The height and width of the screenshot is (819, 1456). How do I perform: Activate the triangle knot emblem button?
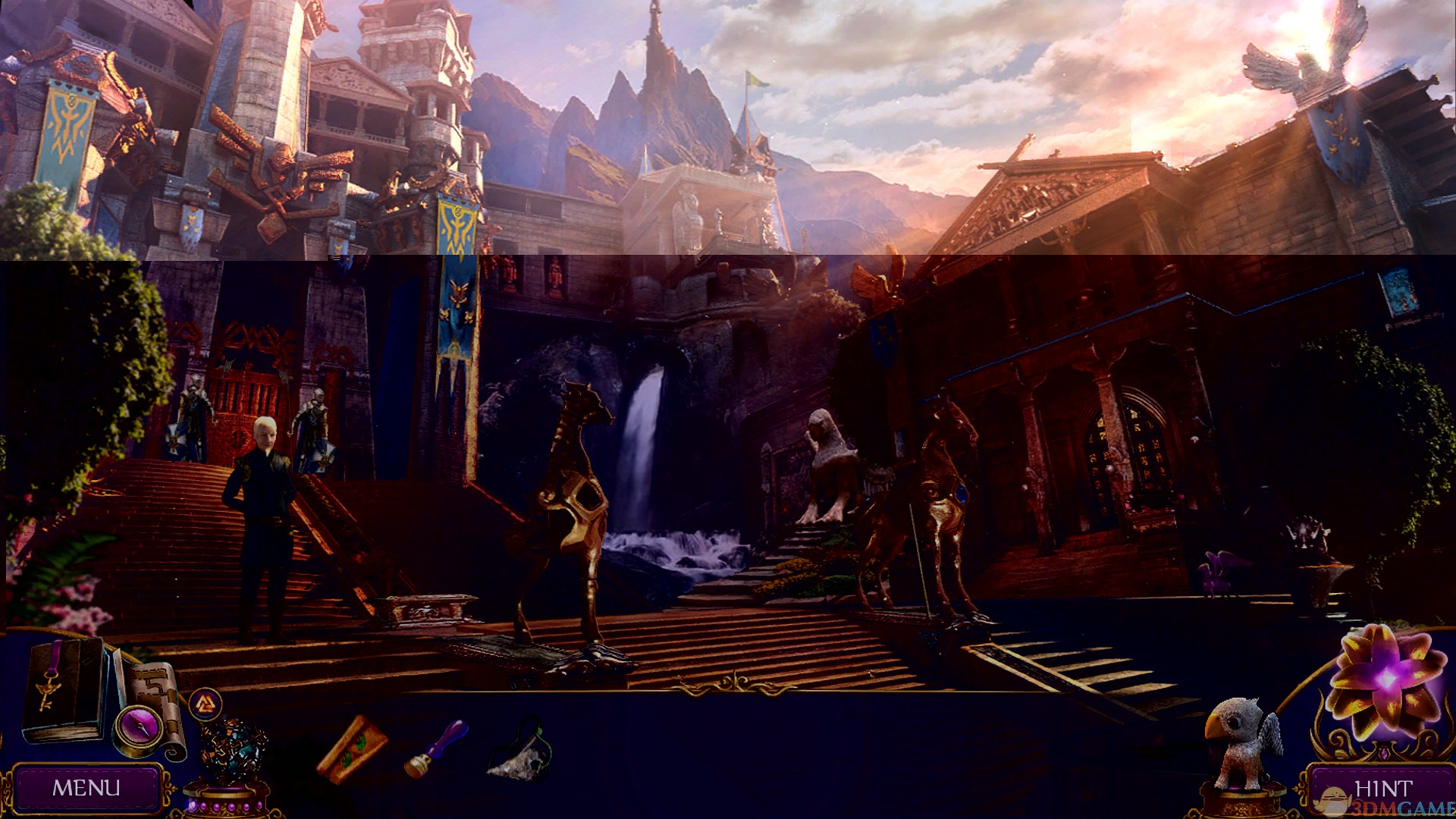205,704
